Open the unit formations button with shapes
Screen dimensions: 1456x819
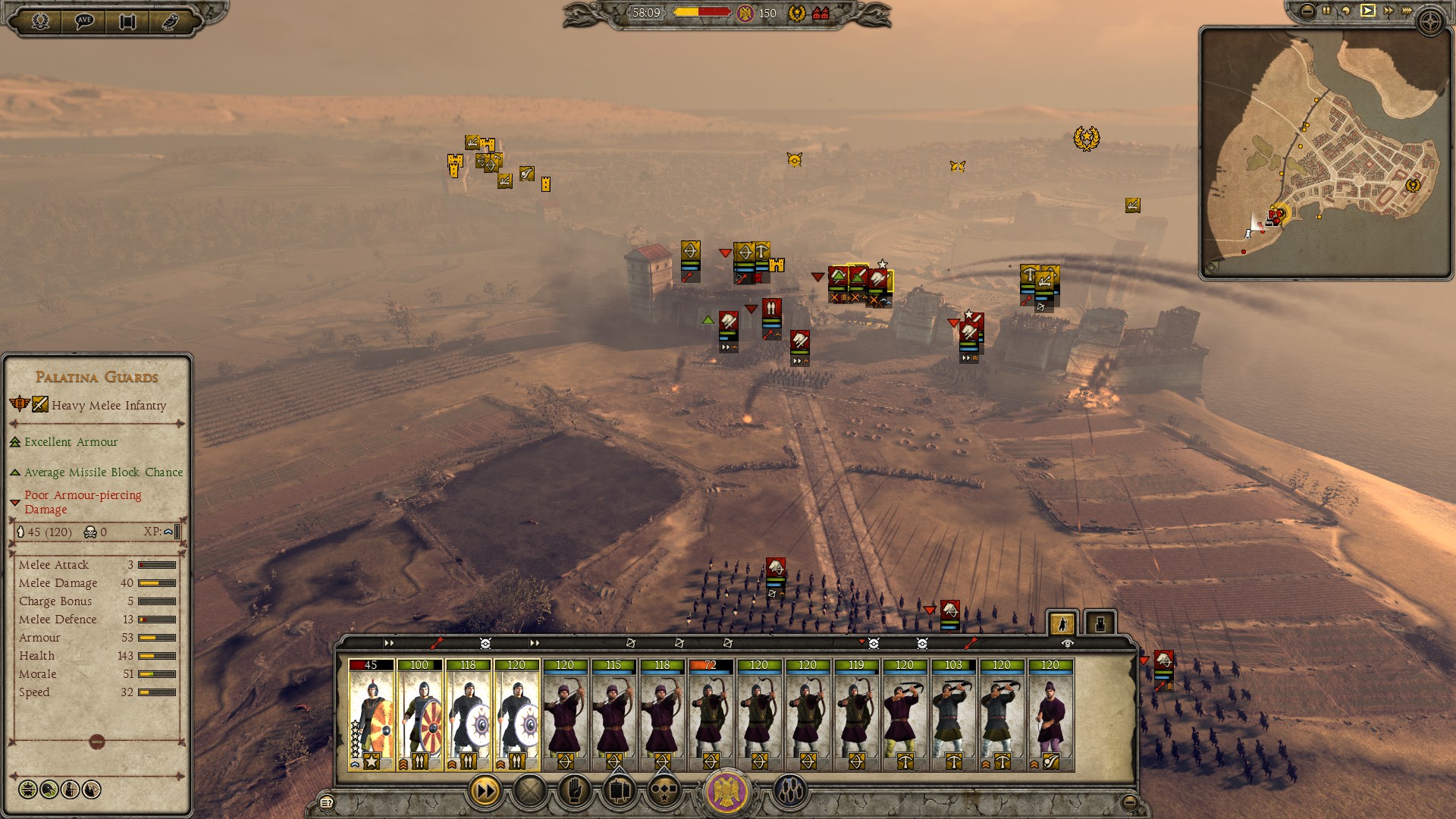(664, 792)
